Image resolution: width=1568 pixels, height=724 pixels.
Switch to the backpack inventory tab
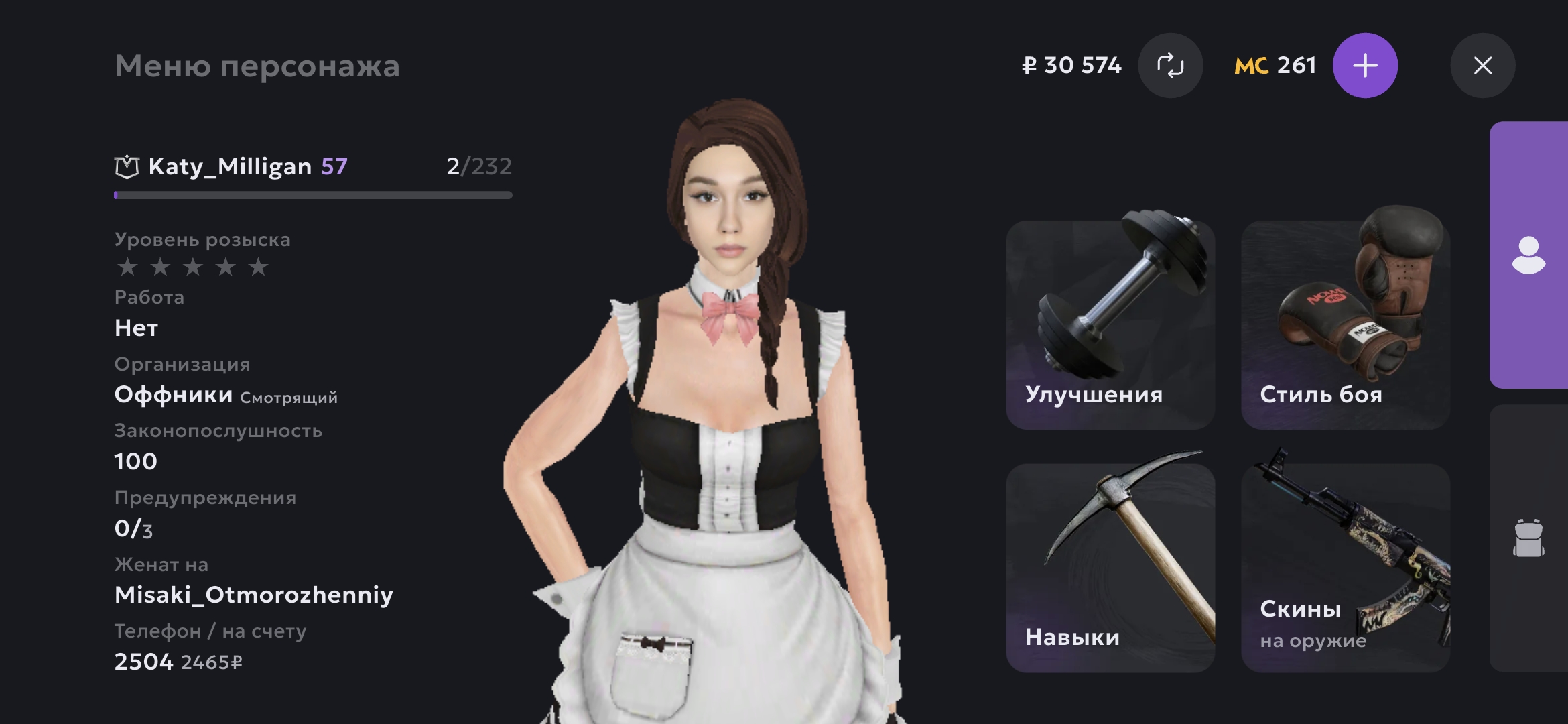coord(1528,538)
